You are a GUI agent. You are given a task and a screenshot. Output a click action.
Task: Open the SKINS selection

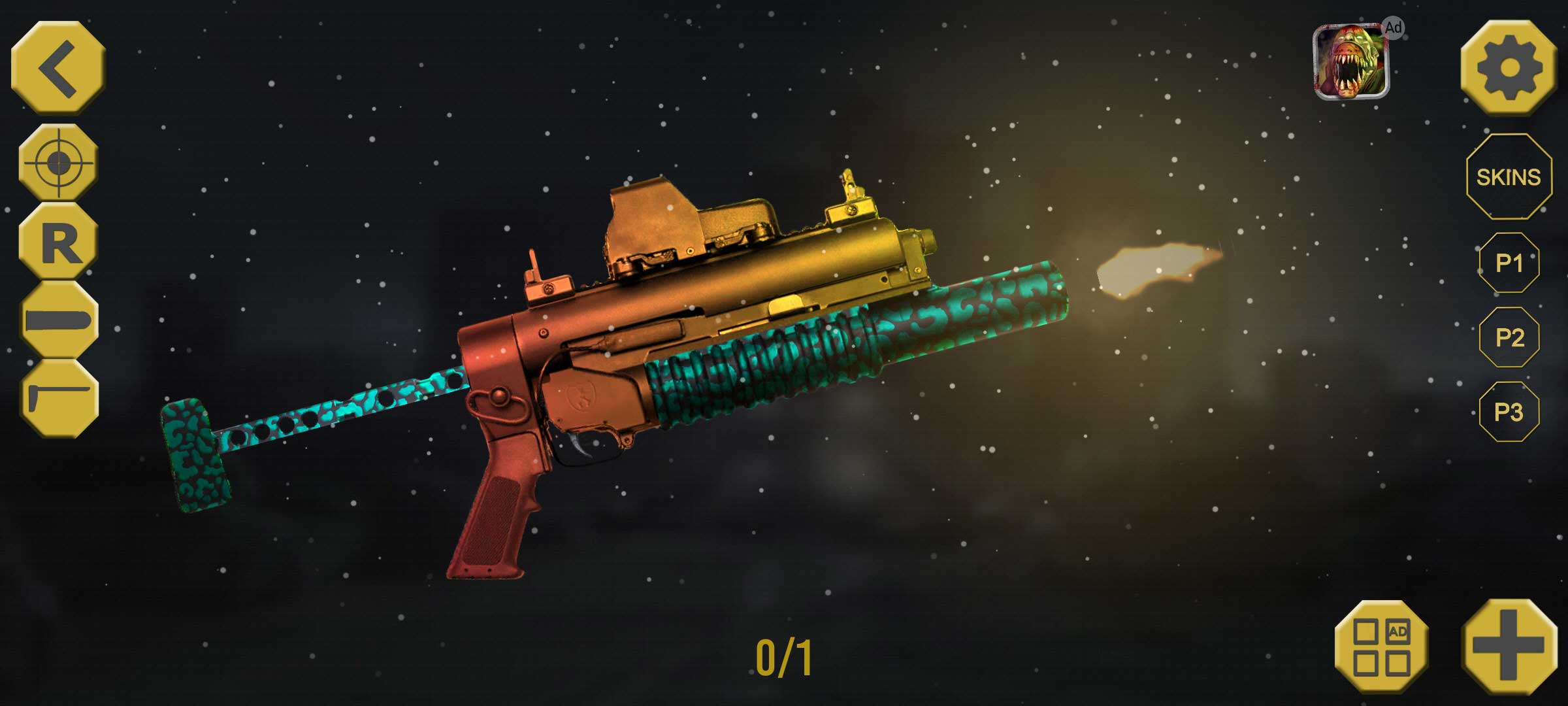click(x=1509, y=177)
